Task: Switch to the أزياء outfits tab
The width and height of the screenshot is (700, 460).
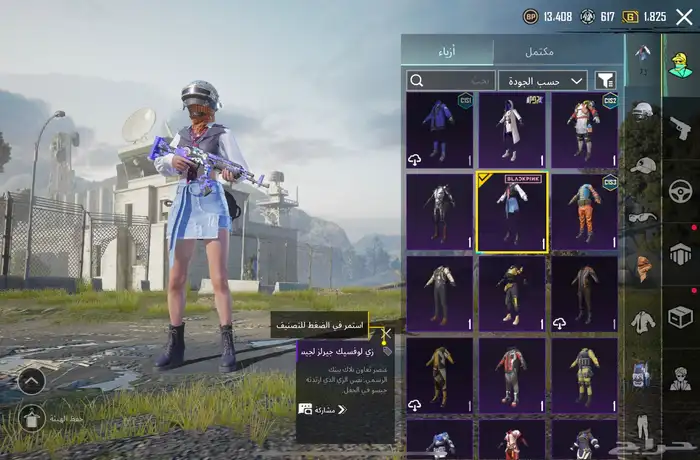Action: (447, 52)
